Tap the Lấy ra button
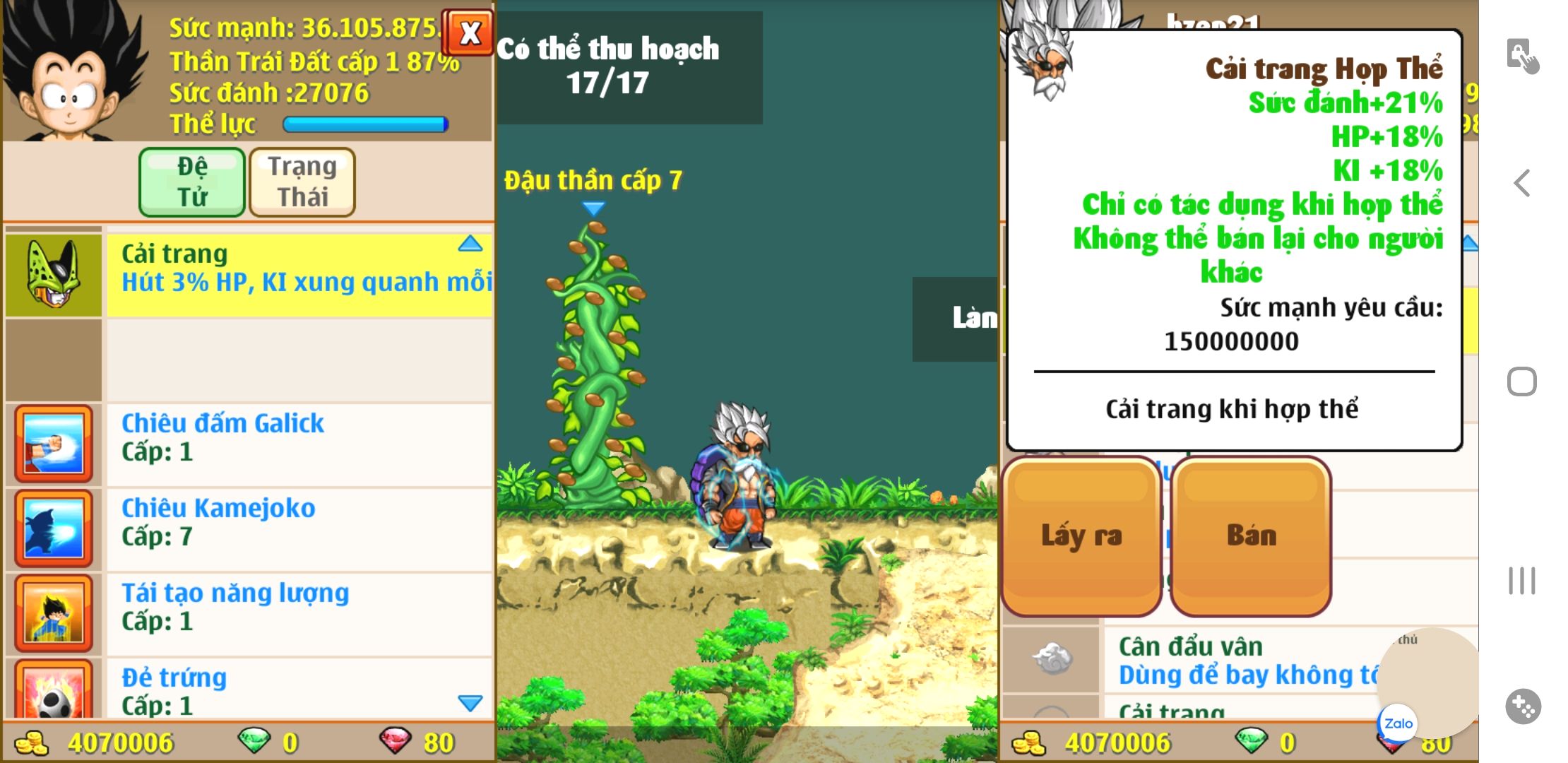1568x763 pixels. tap(1081, 536)
